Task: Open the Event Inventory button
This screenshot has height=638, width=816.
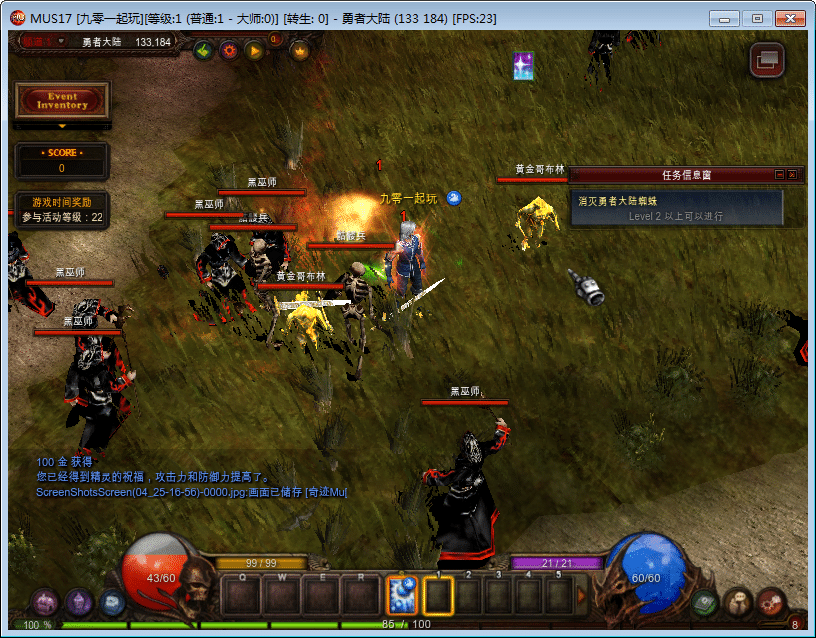Action: (x=62, y=100)
